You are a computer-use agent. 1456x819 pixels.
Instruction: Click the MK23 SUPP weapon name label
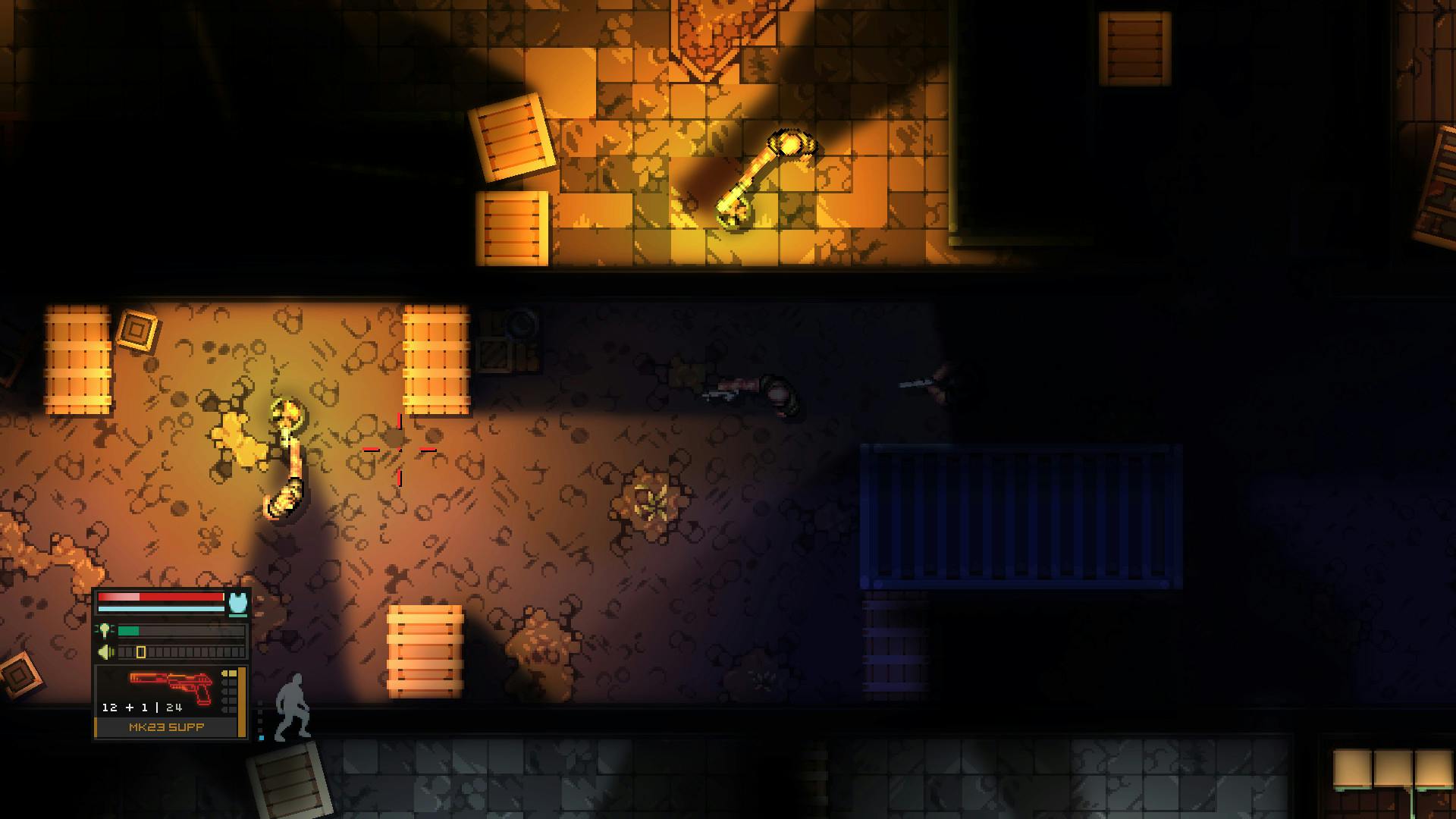(166, 726)
